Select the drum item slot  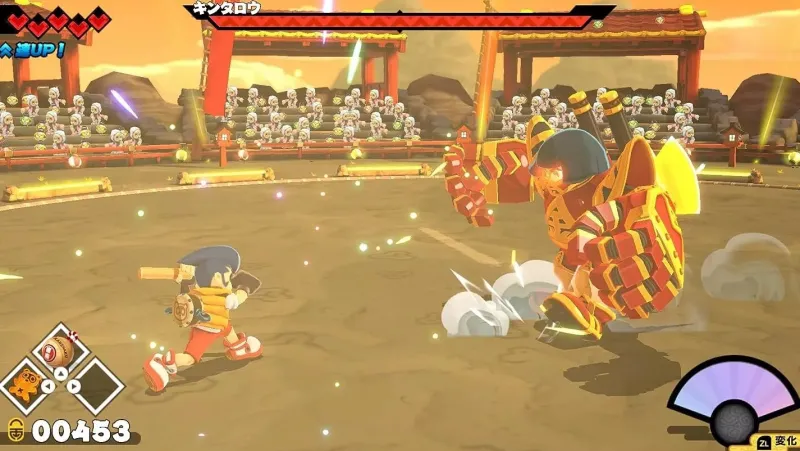pyautogui.click(x=62, y=353)
